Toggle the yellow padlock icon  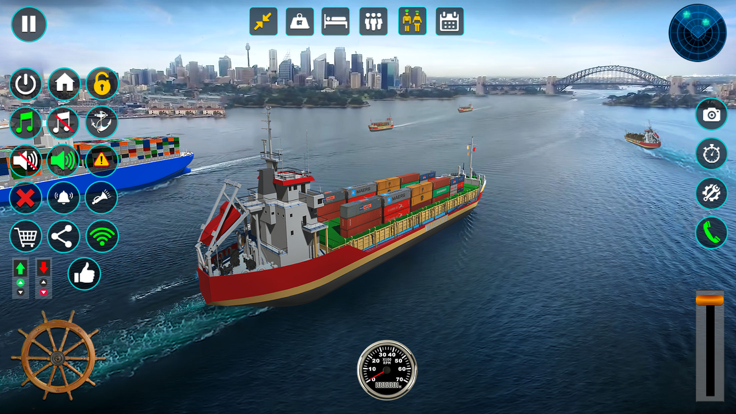point(101,84)
